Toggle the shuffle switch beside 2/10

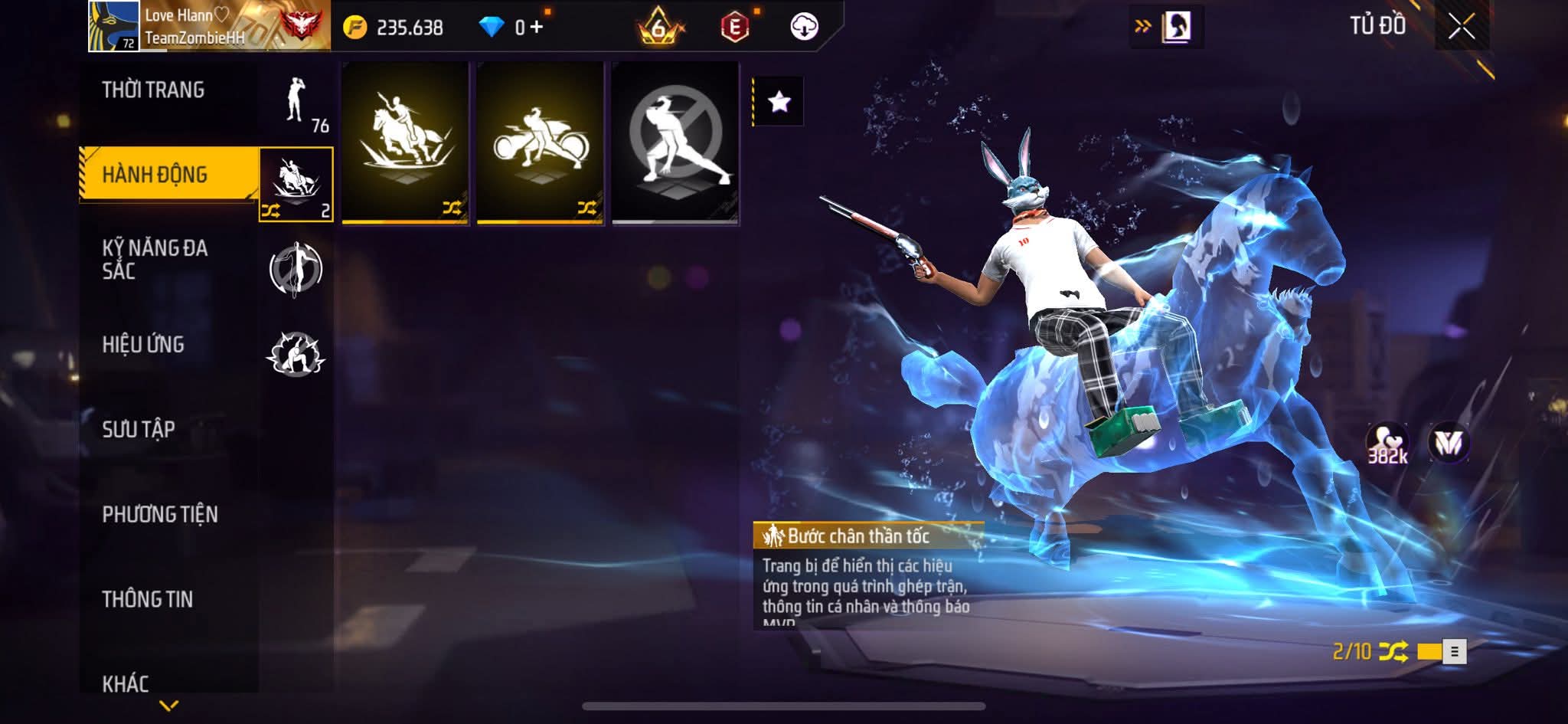(x=1441, y=651)
